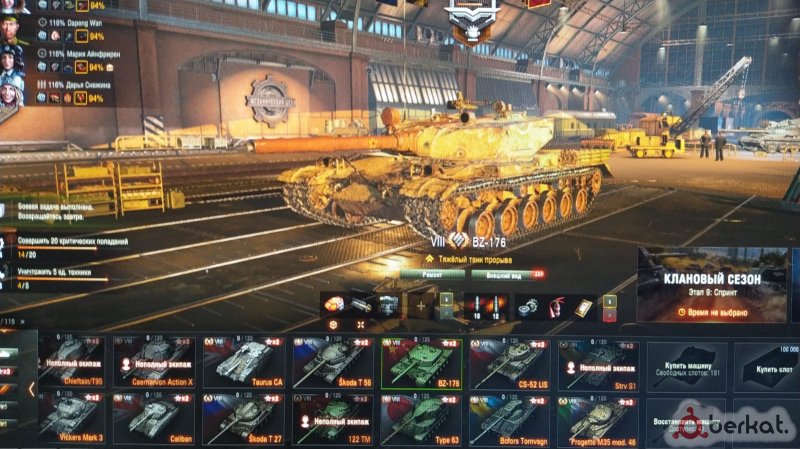Click the Ремонт (Repair) button
This screenshot has height=449, width=800.
[434, 272]
